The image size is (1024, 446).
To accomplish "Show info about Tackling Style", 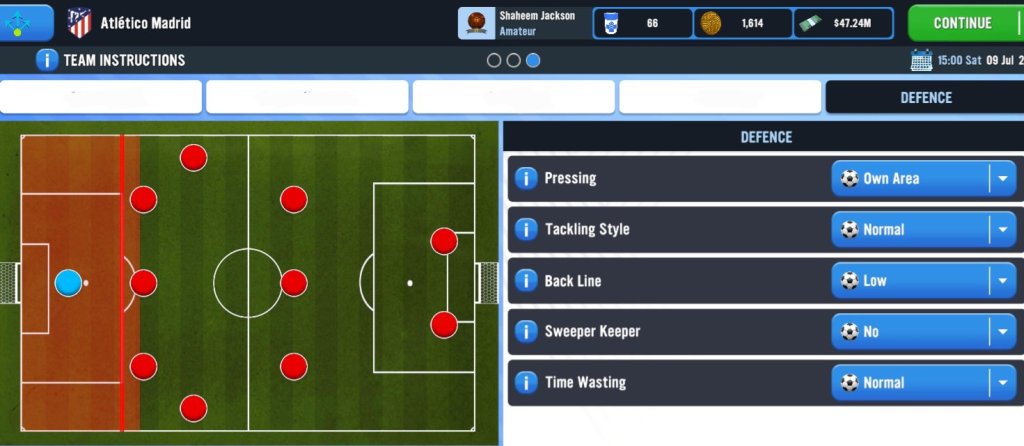I will coord(526,230).
